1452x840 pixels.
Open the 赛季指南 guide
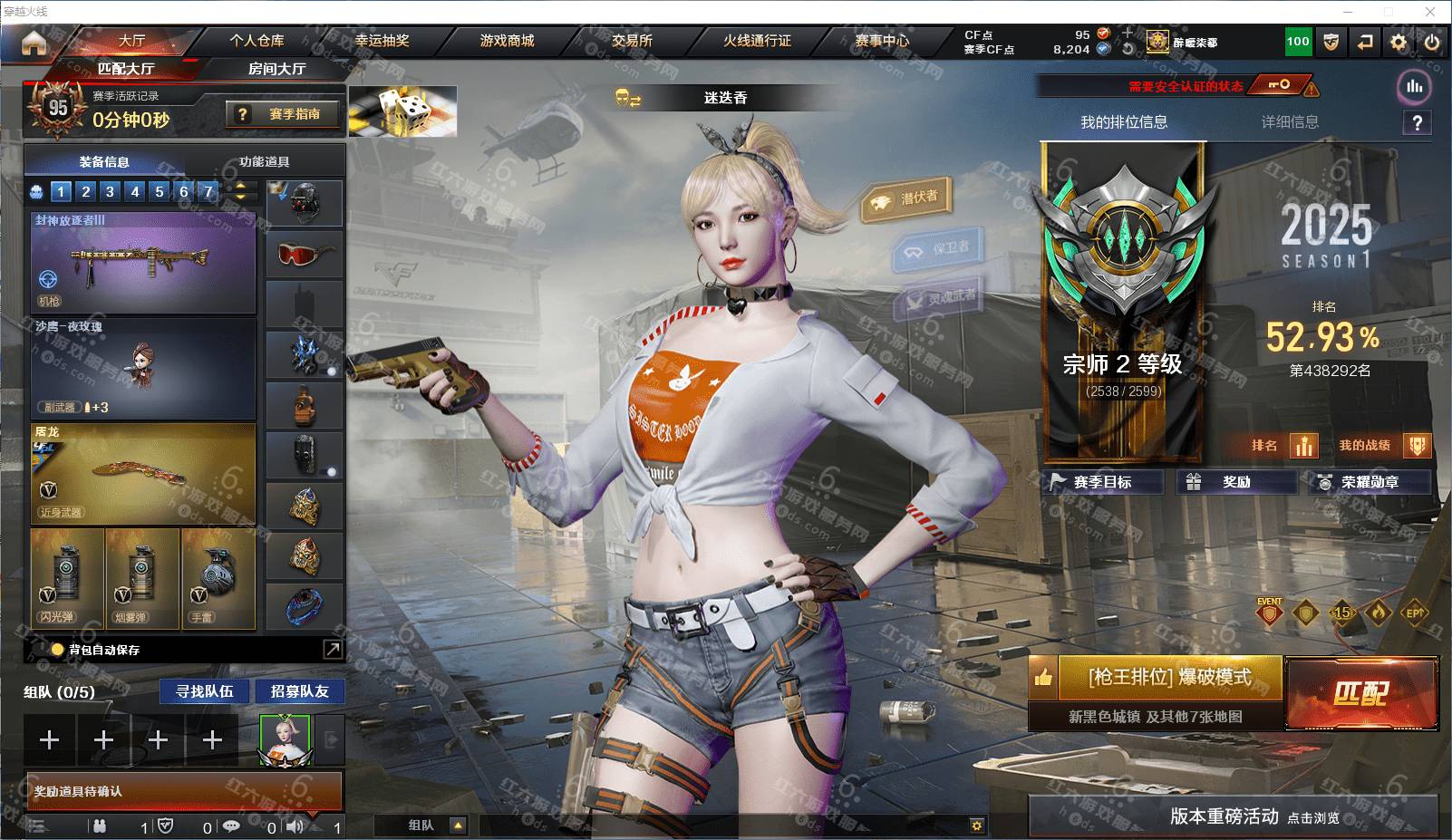point(284,114)
